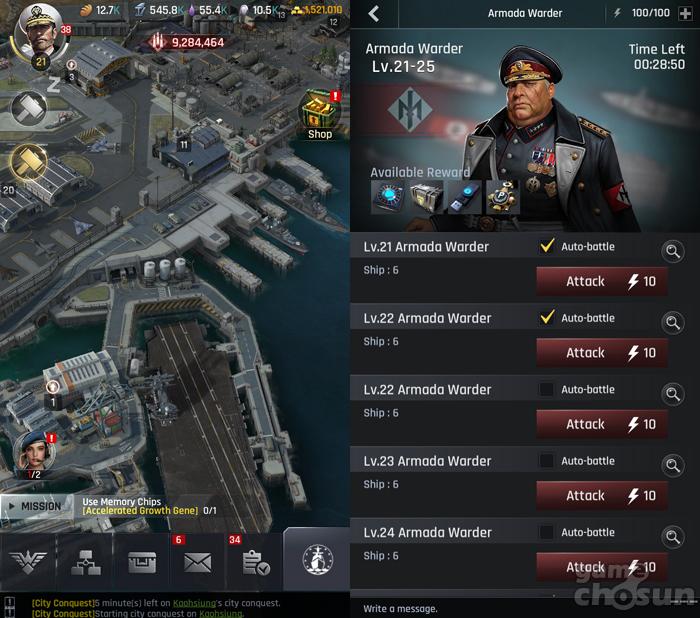
Task: Open the MISSION tracker
Action: [38, 506]
